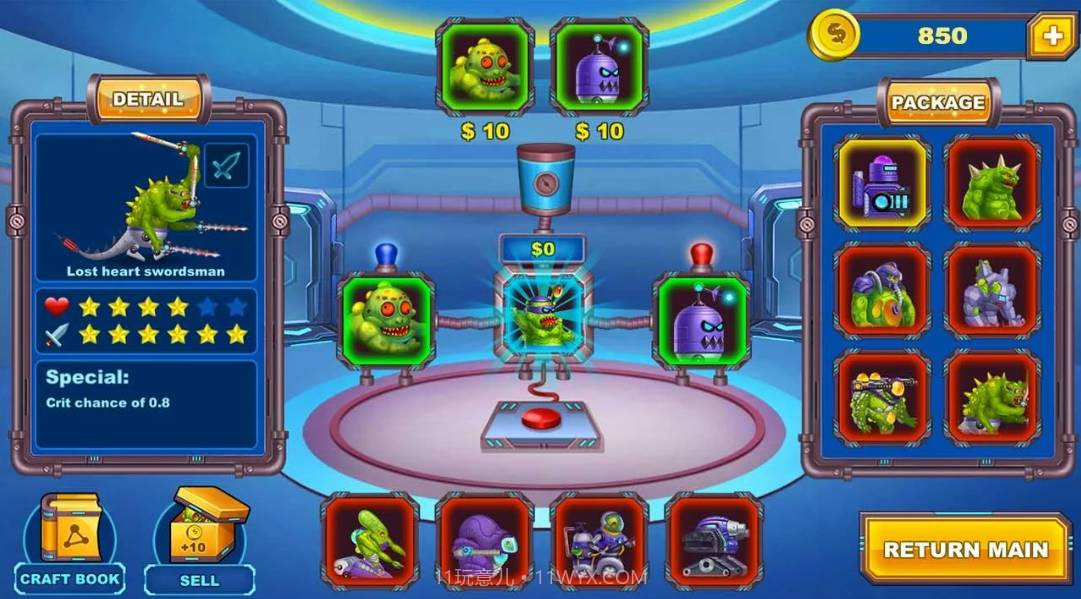This screenshot has width=1081, height=599.
Task: Select the purple tracked tank unit
Action: click(x=713, y=540)
